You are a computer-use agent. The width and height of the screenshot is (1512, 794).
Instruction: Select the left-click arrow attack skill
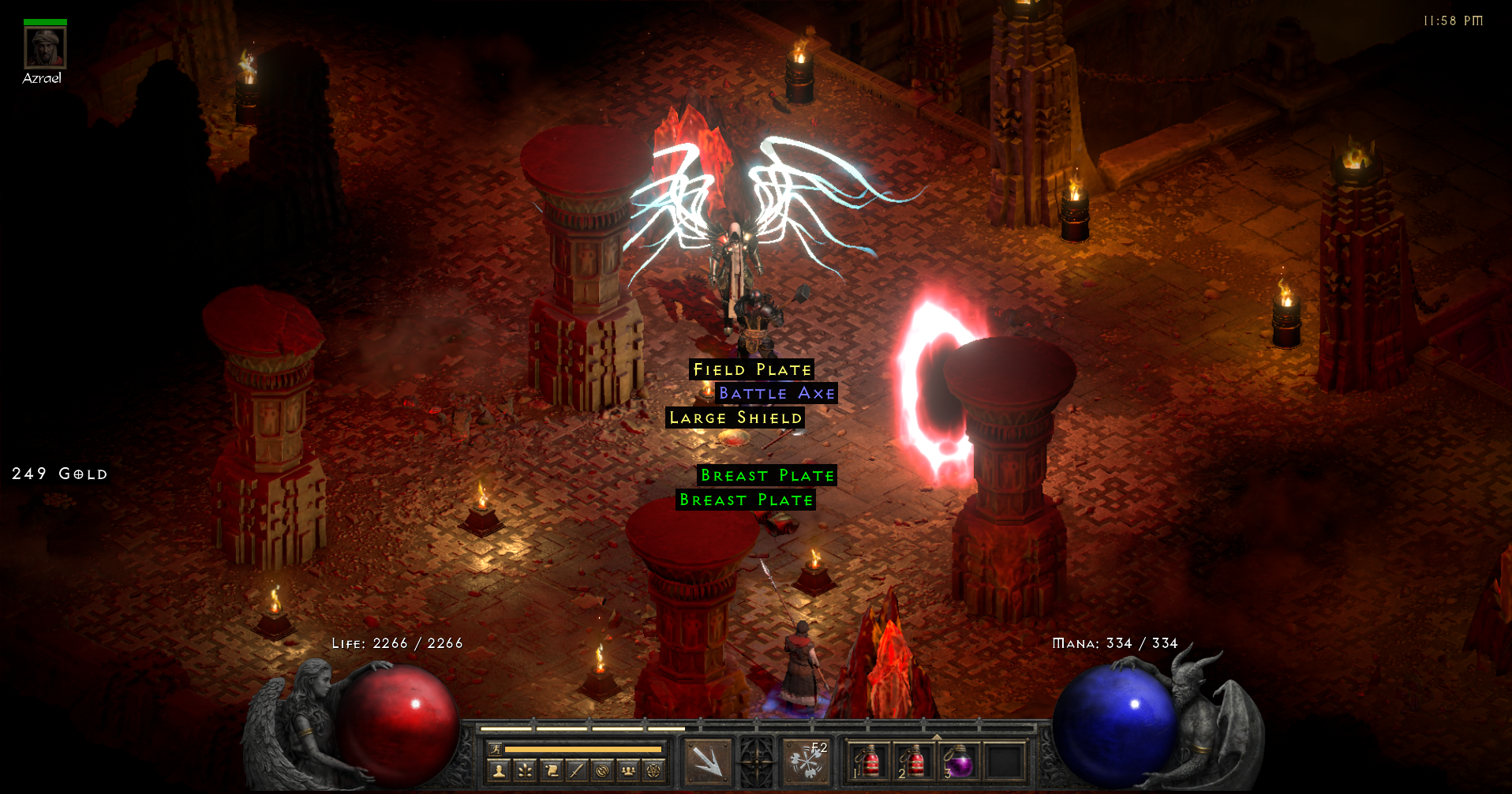point(707,762)
